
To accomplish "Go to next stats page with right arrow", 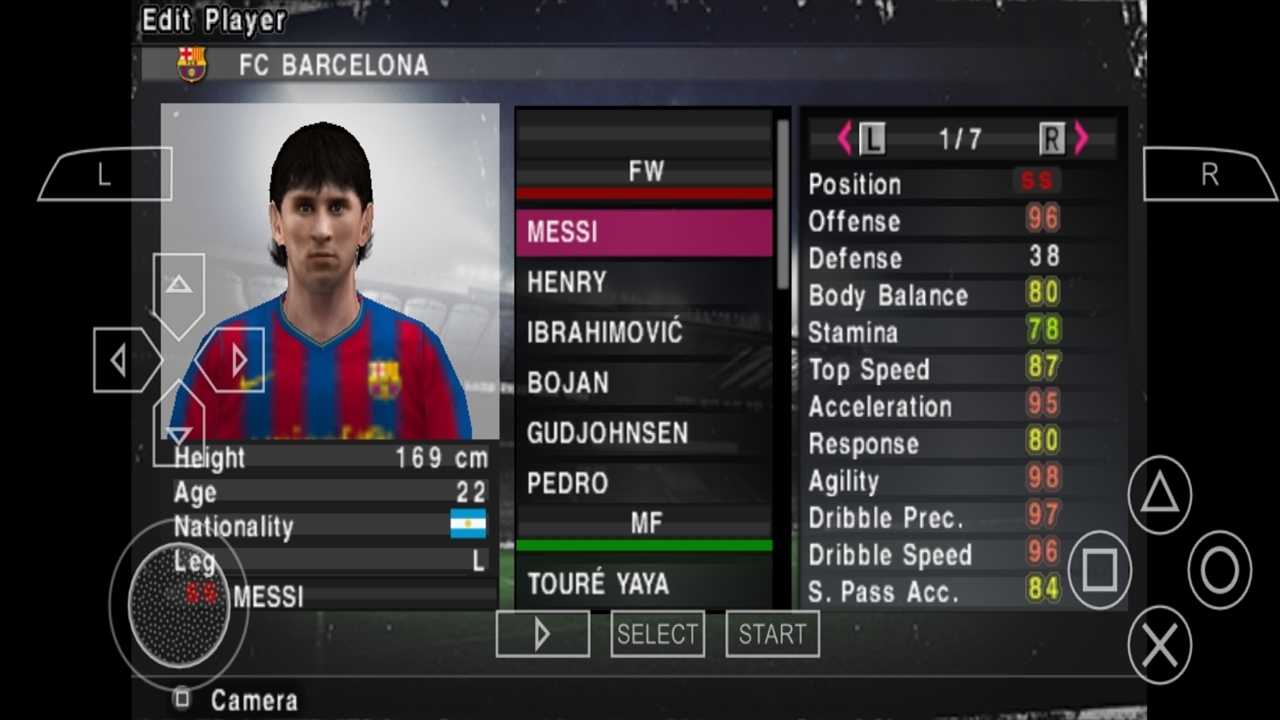I will 1080,139.
